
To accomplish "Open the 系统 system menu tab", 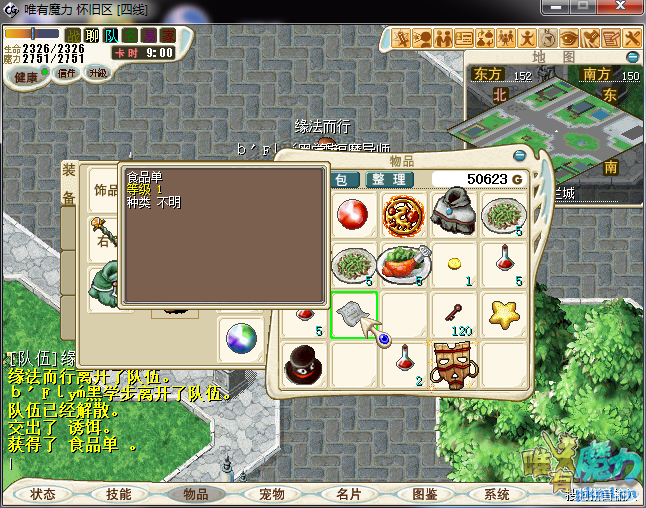I will [497, 494].
